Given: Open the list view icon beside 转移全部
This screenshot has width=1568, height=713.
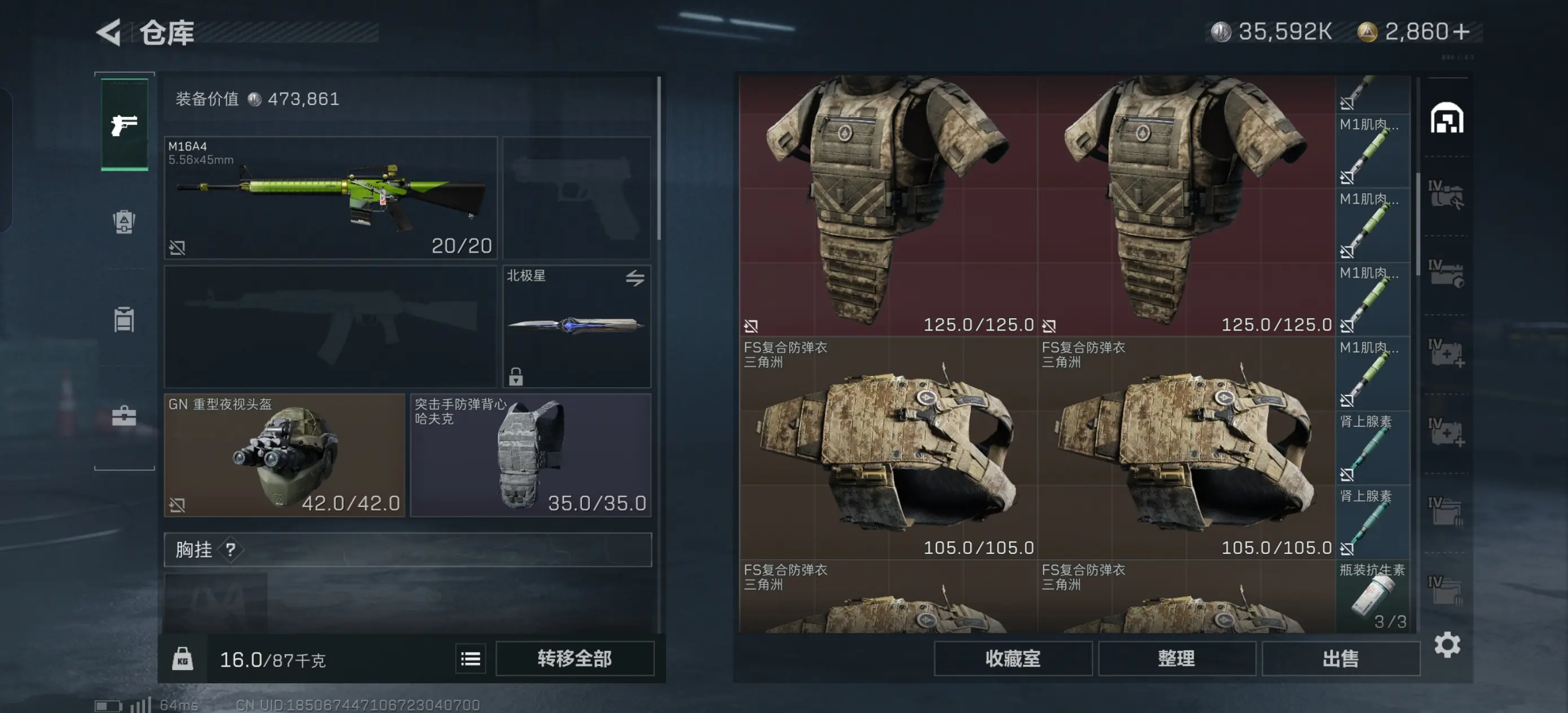Looking at the screenshot, I should point(470,658).
